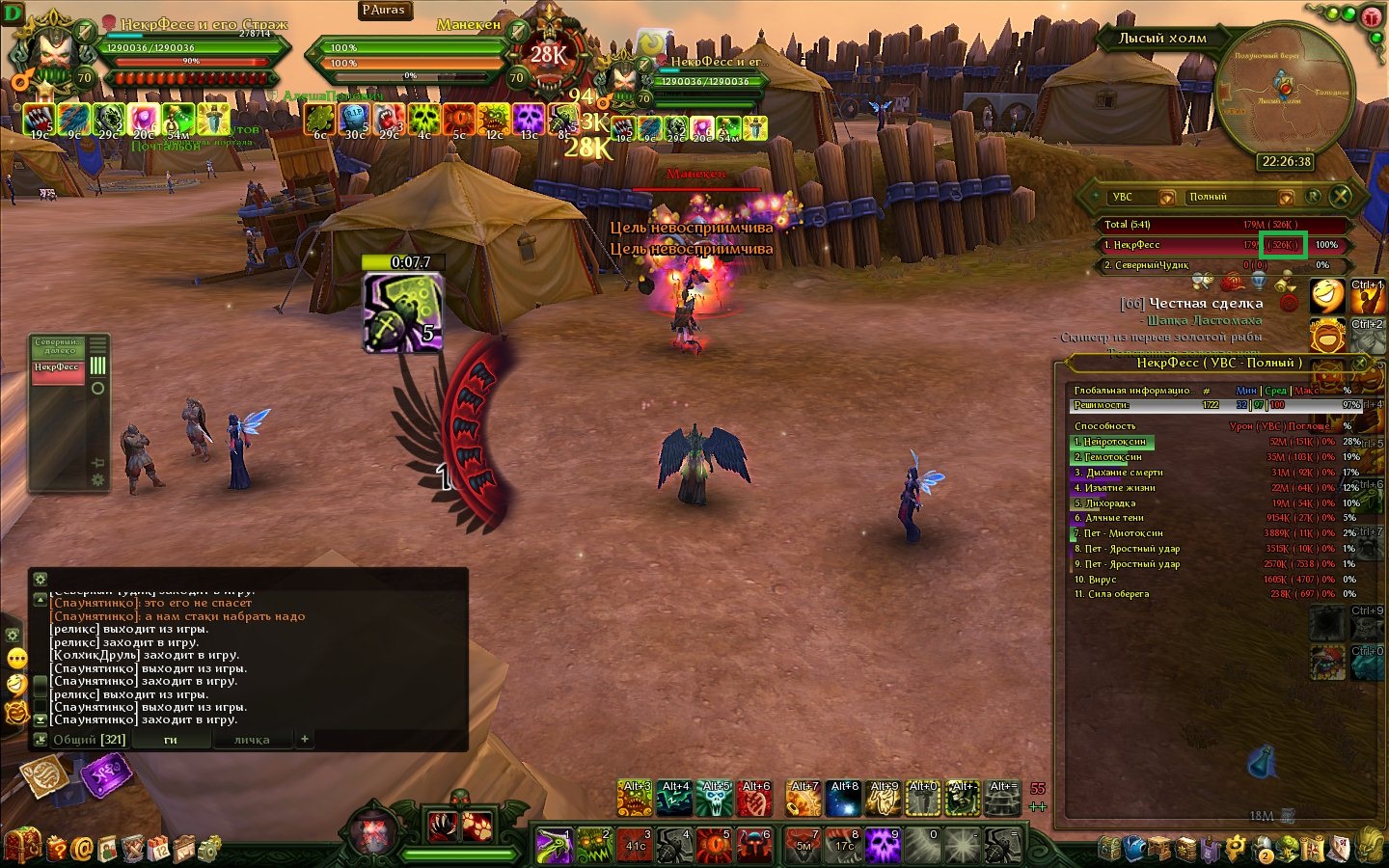Screen dimensions: 1389x868
Task: Open the "Честная сделка" quest tracker entry
Action: 1205,303
